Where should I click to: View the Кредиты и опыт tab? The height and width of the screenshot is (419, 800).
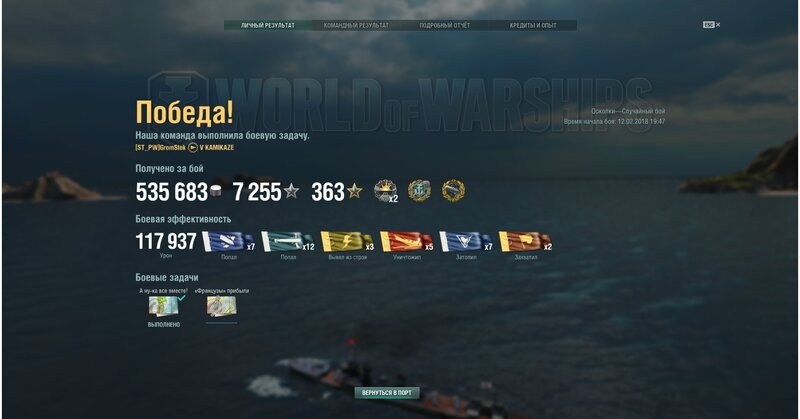click(x=532, y=25)
